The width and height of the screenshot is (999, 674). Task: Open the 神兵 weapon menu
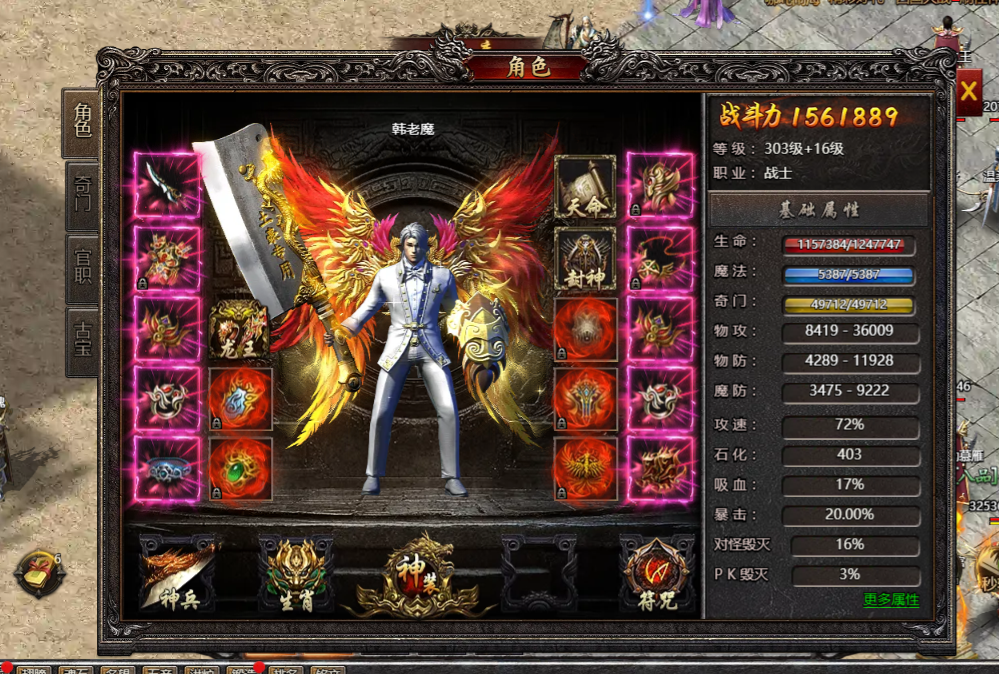(177, 573)
